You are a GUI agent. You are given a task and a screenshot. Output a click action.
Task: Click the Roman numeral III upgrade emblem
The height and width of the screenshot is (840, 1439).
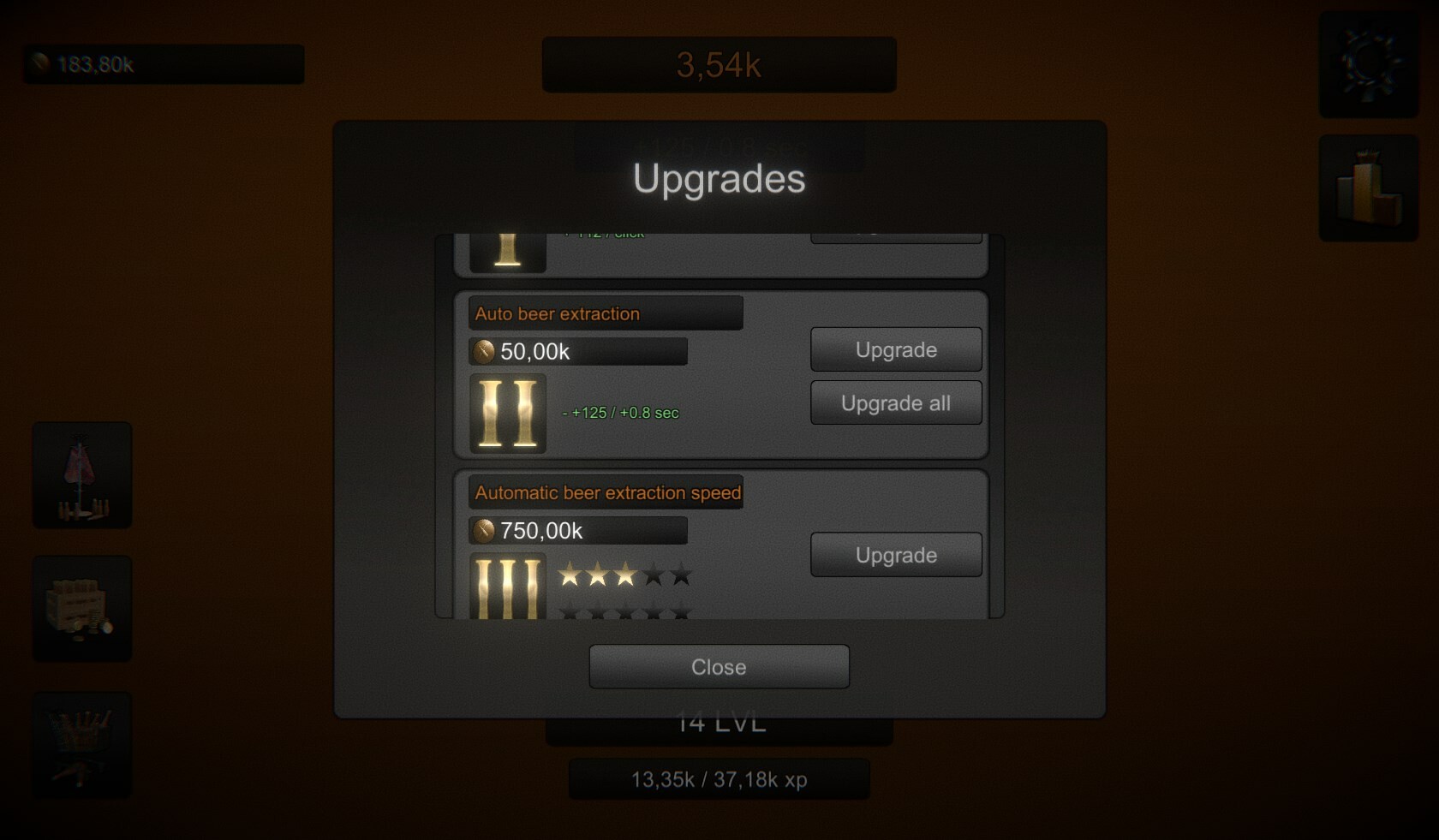pos(507,587)
